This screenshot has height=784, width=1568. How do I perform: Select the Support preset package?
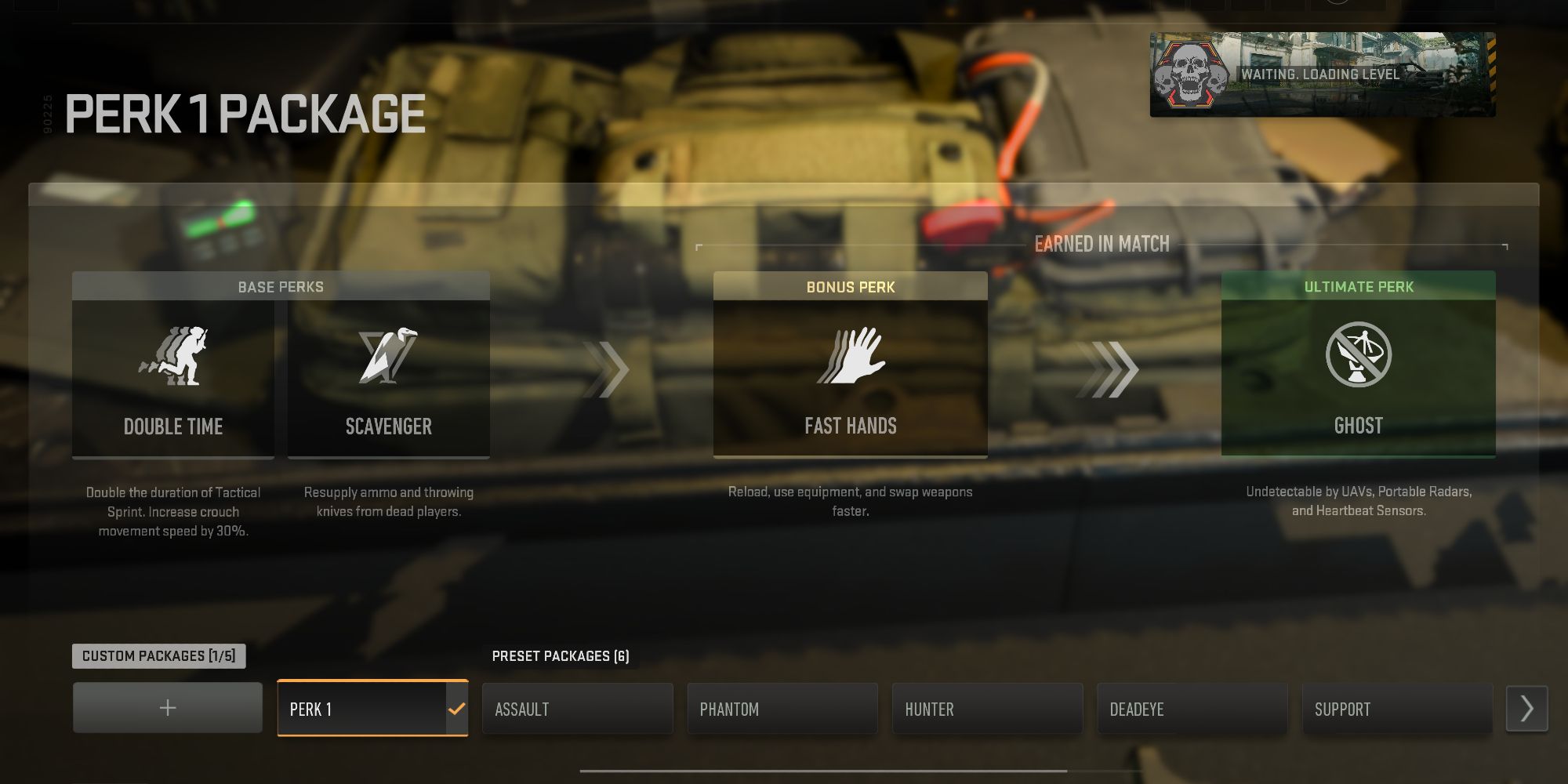pos(1397,709)
